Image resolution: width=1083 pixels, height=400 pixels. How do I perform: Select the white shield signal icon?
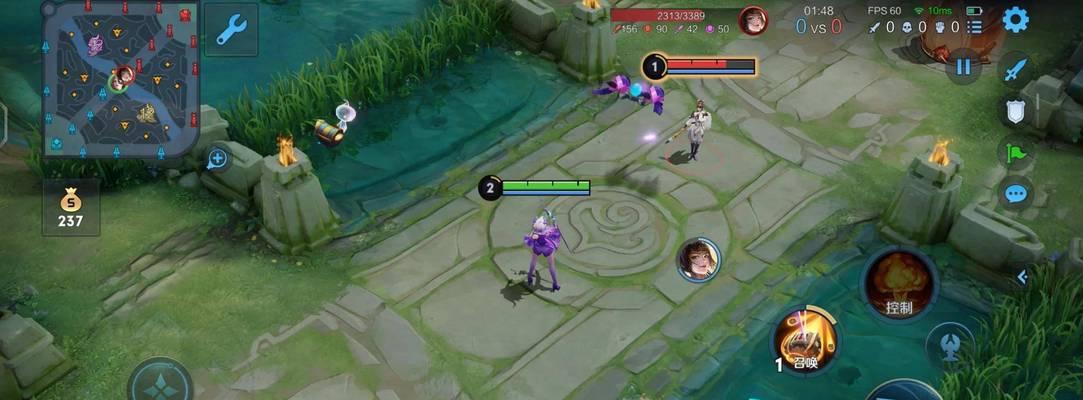pyautogui.click(x=1016, y=112)
